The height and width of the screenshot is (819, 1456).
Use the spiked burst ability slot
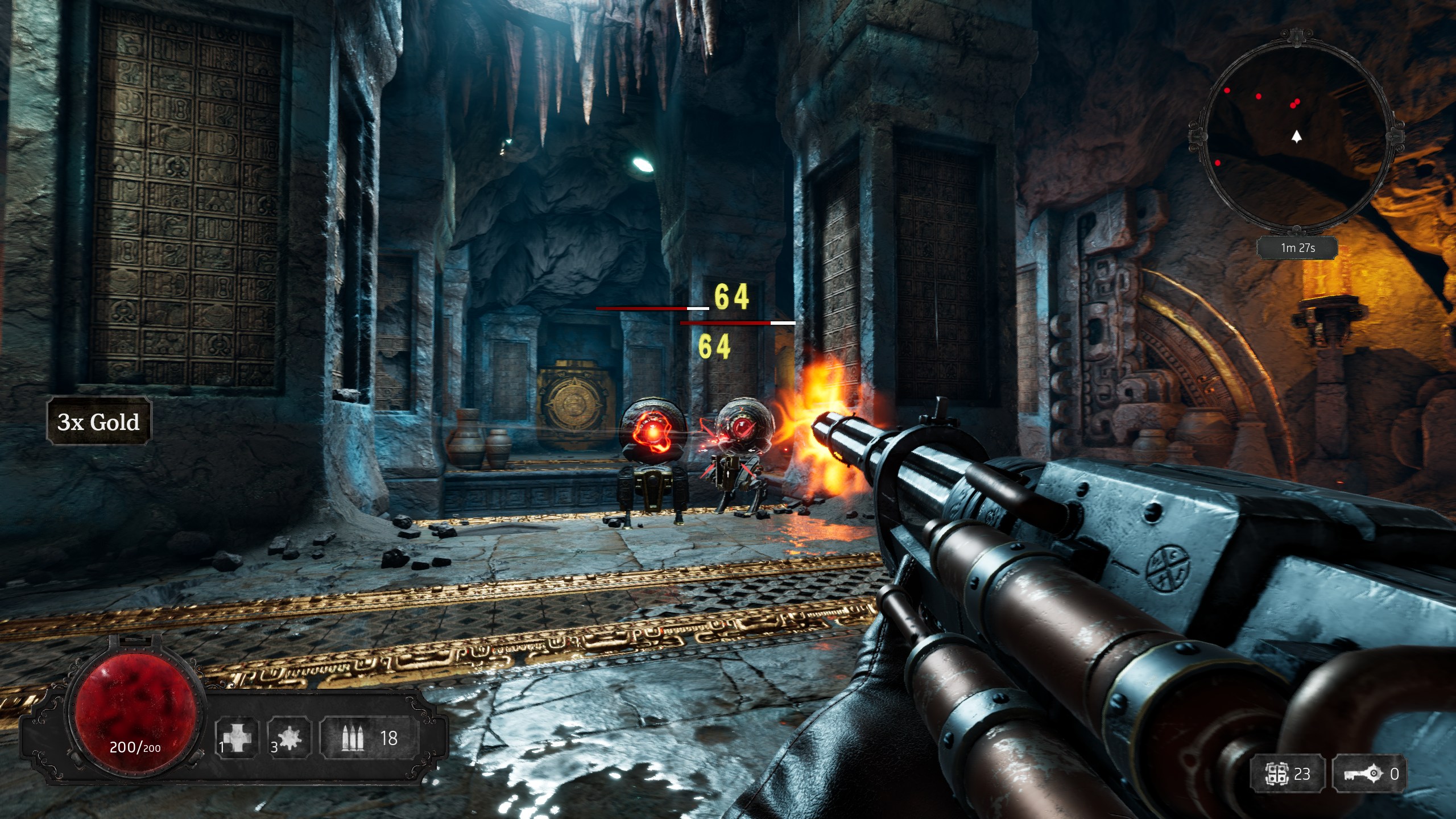tap(289, 738)
